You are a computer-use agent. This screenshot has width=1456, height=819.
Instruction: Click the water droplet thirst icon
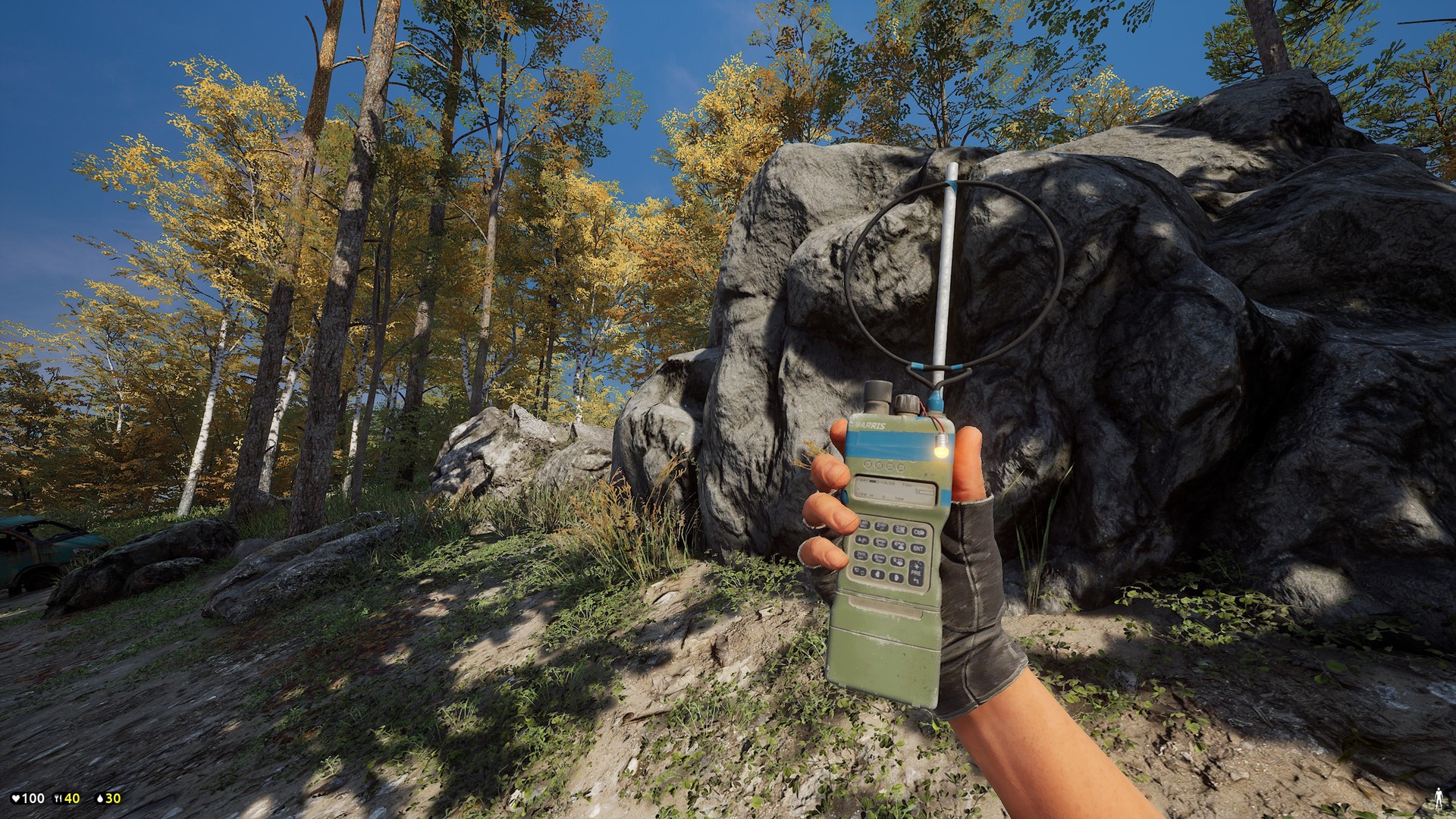[x=100, y=798]
